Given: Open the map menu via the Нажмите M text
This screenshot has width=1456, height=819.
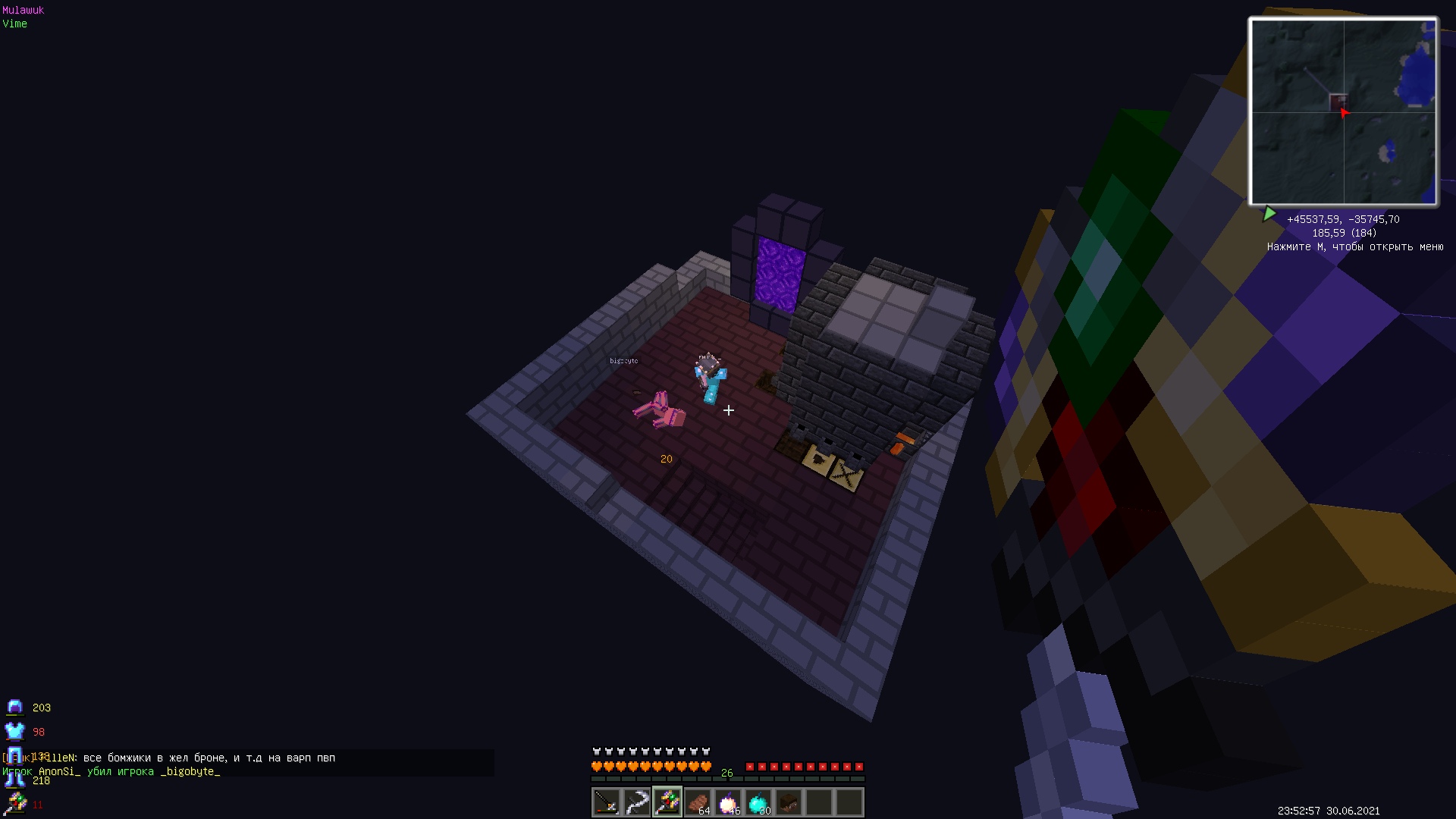Looking at the screenshot, I should click(1354, 247).
